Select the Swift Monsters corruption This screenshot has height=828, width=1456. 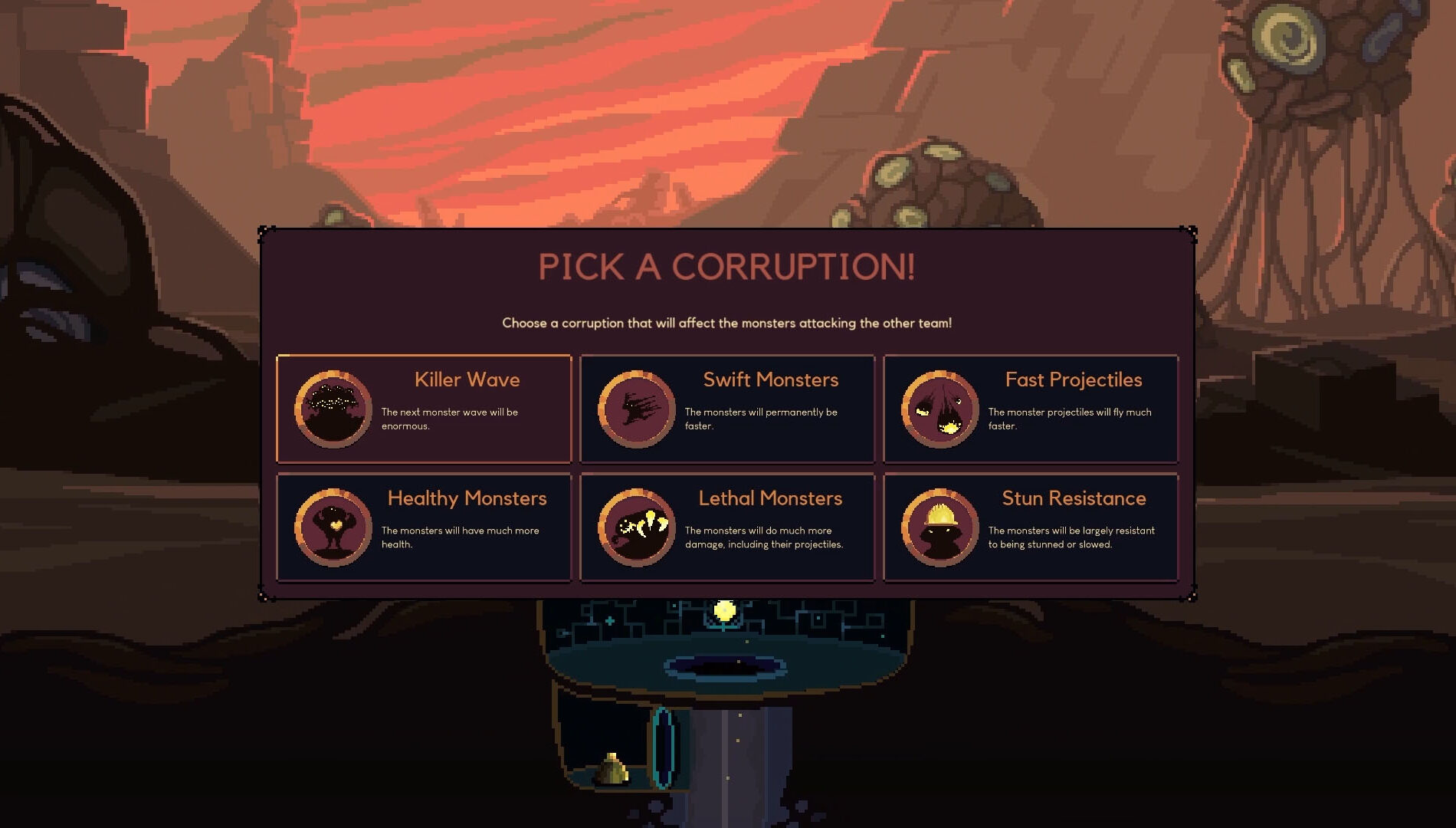pyautogui.click(x=726, y=409)
